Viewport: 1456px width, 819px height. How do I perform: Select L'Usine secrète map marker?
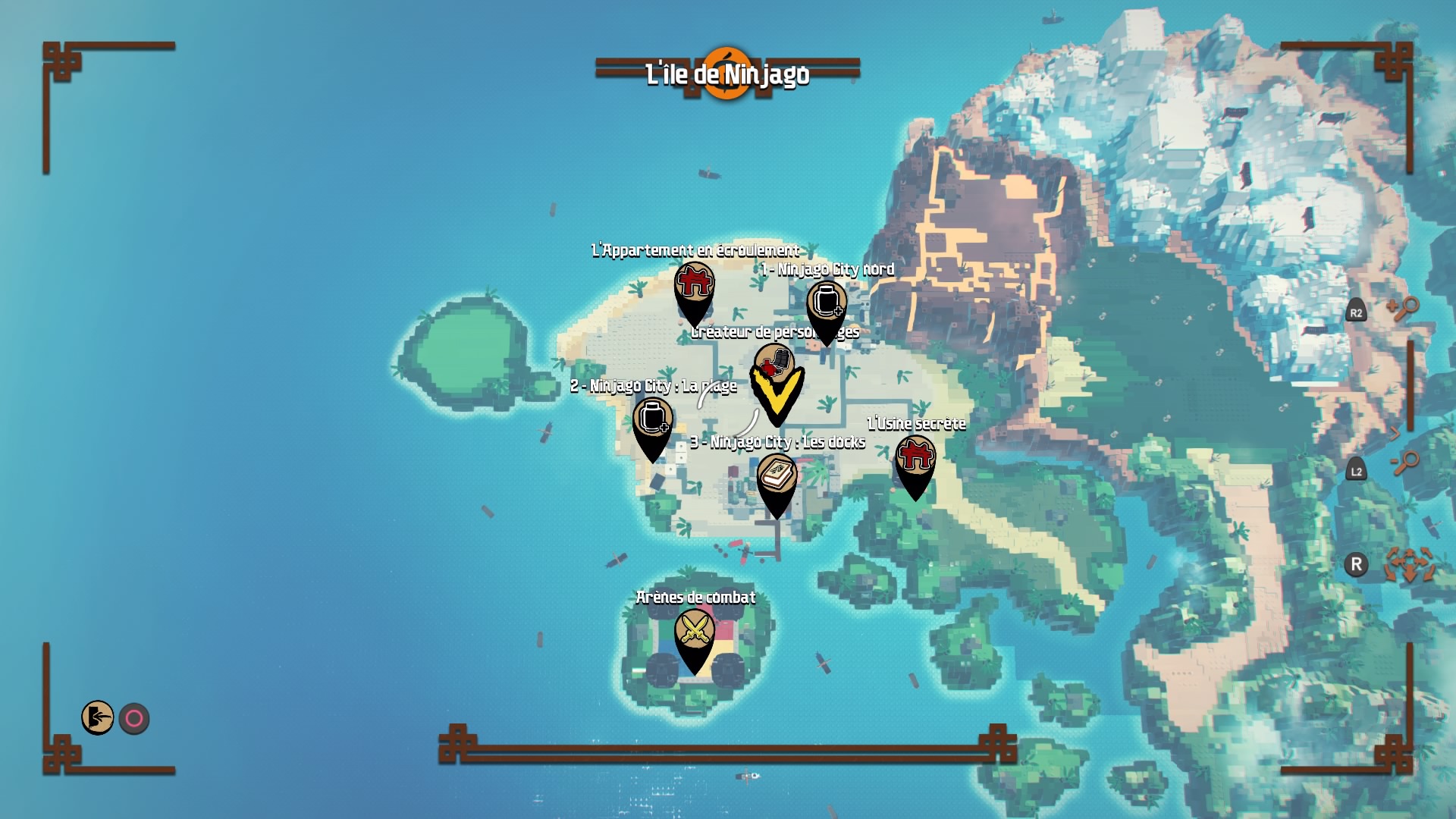click(915, 457)
